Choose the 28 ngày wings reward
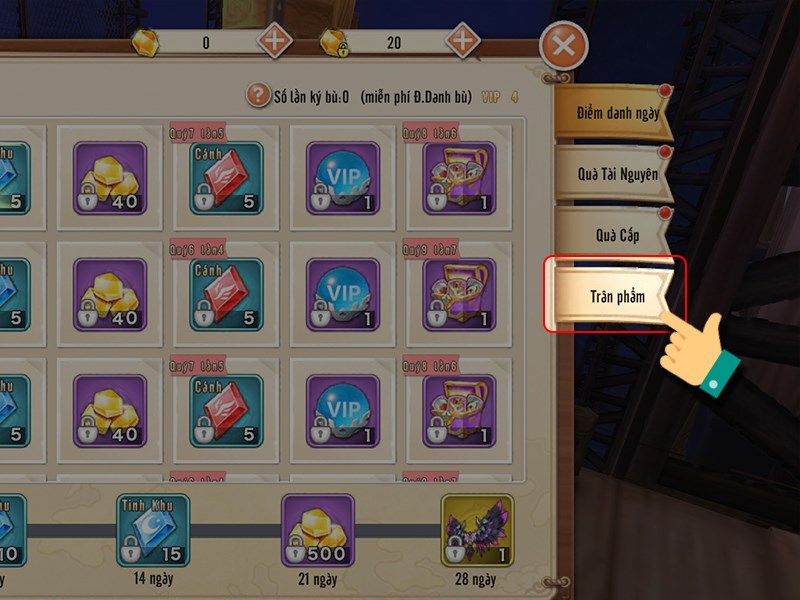Viewport: 800px width, 600px height. pyautogui.click(x=477, y=530)
